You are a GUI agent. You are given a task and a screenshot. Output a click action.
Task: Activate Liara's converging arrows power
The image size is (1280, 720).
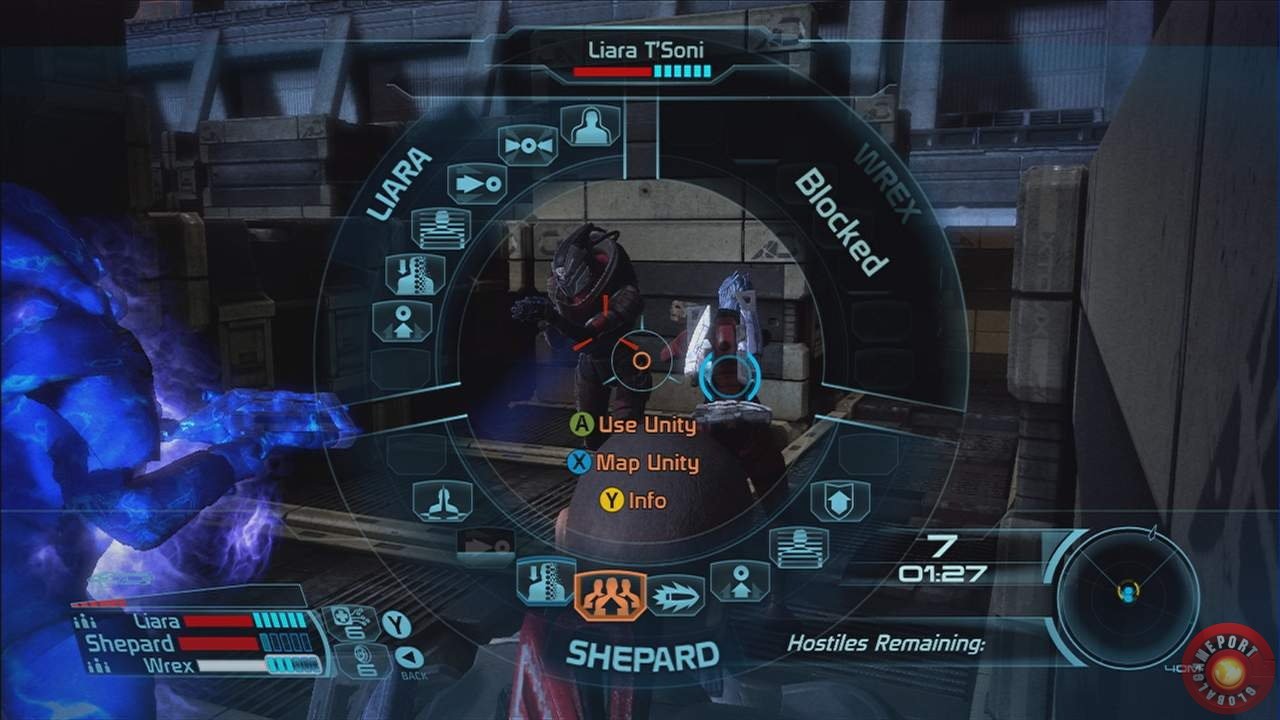[x=526, y=145]
